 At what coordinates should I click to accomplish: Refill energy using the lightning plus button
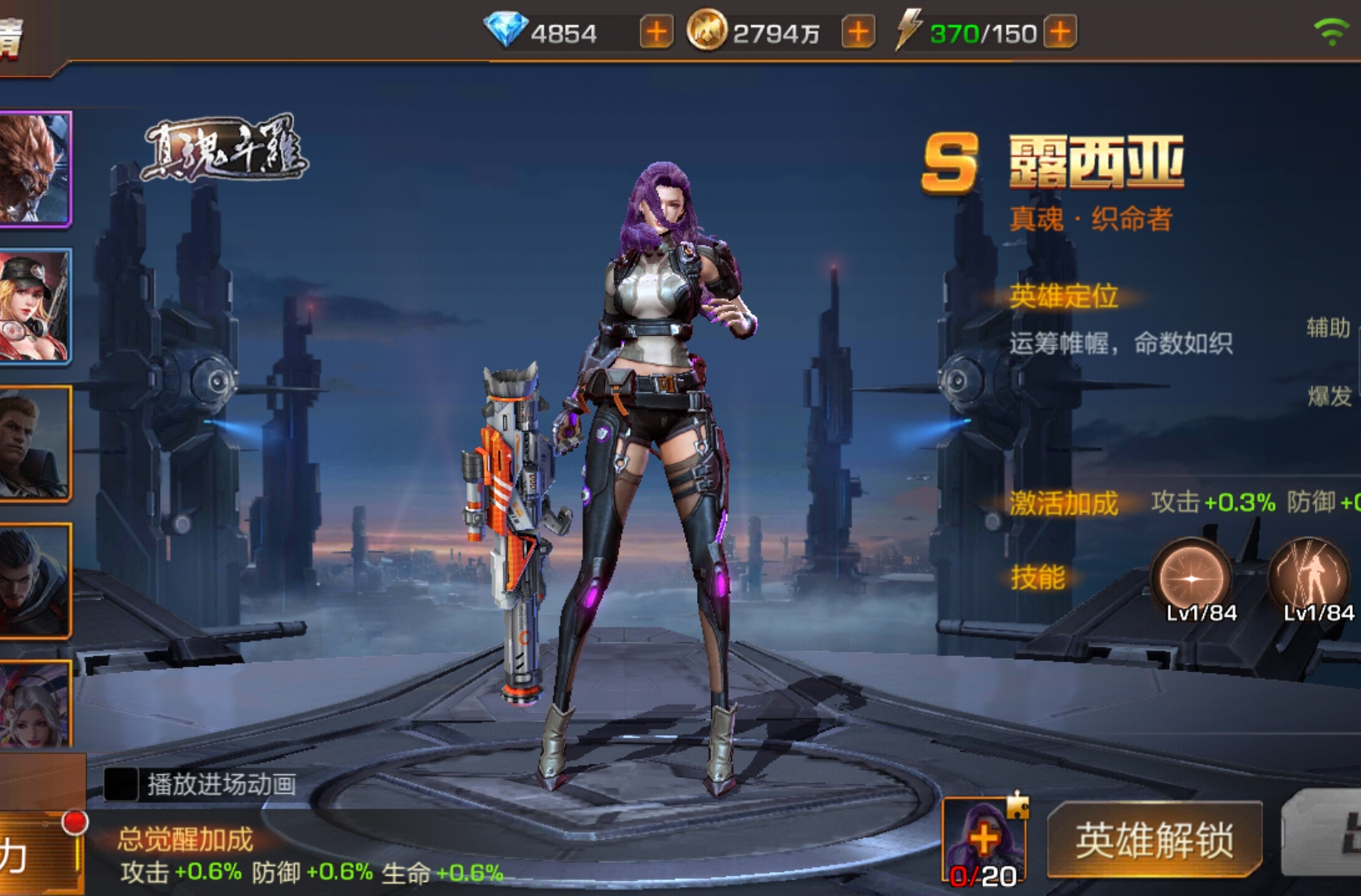pos(1060,33)
